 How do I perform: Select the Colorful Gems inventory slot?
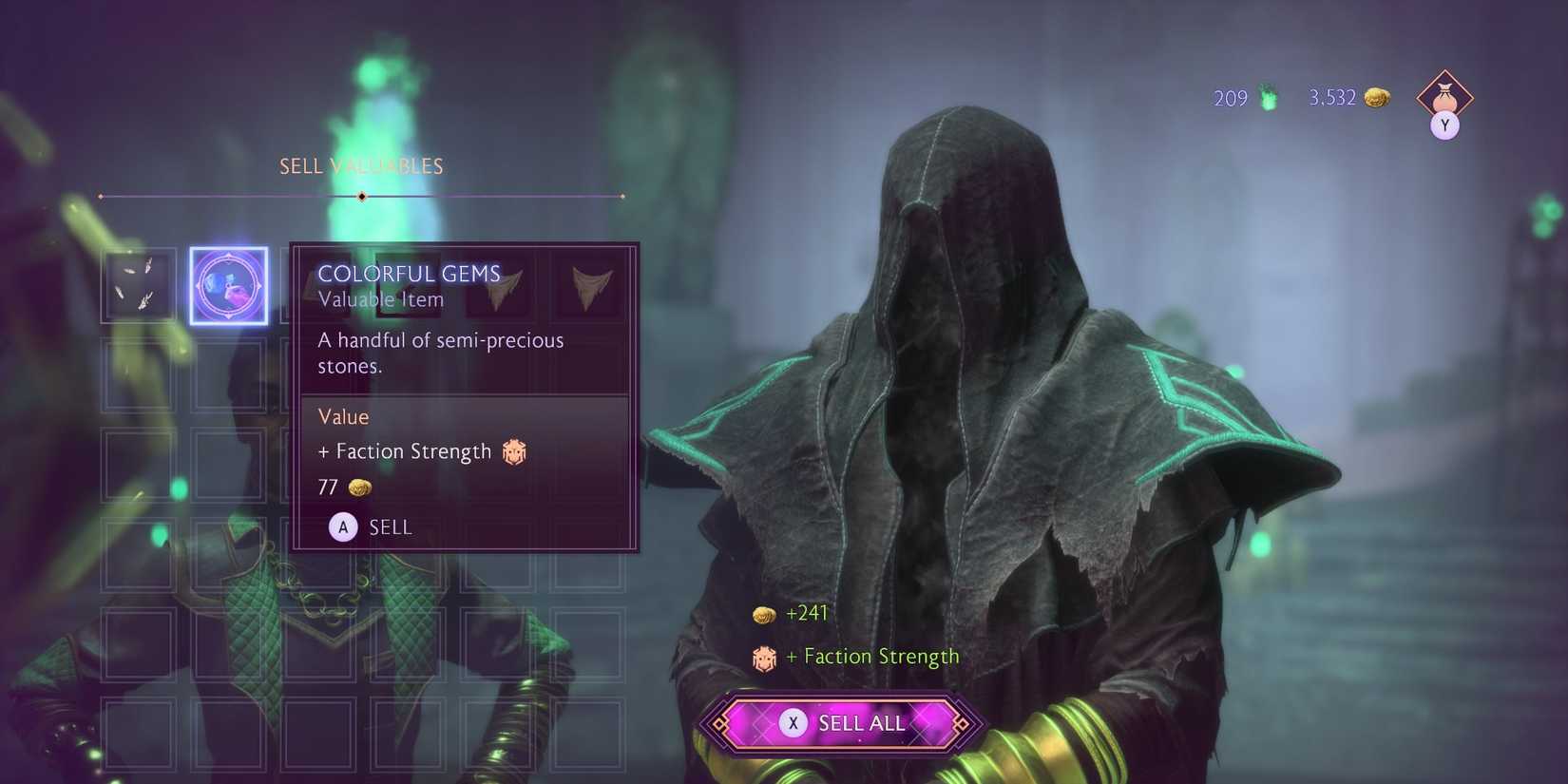[x=228, y=285]
